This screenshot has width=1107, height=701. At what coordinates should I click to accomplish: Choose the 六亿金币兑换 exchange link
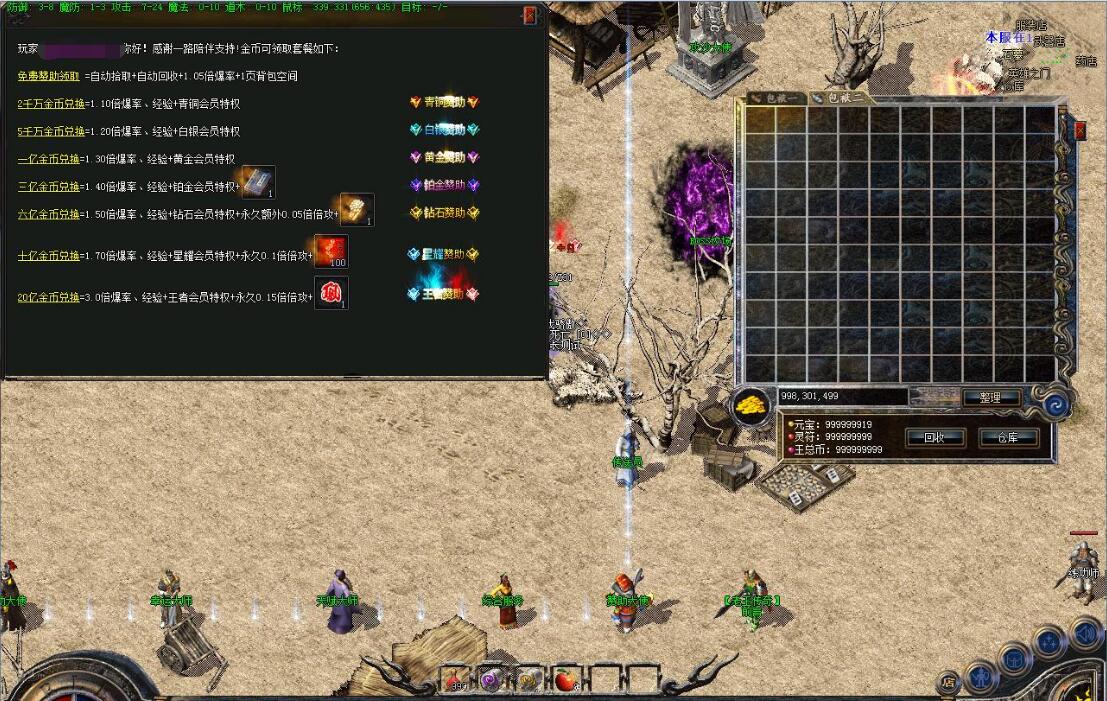point(49,214)
